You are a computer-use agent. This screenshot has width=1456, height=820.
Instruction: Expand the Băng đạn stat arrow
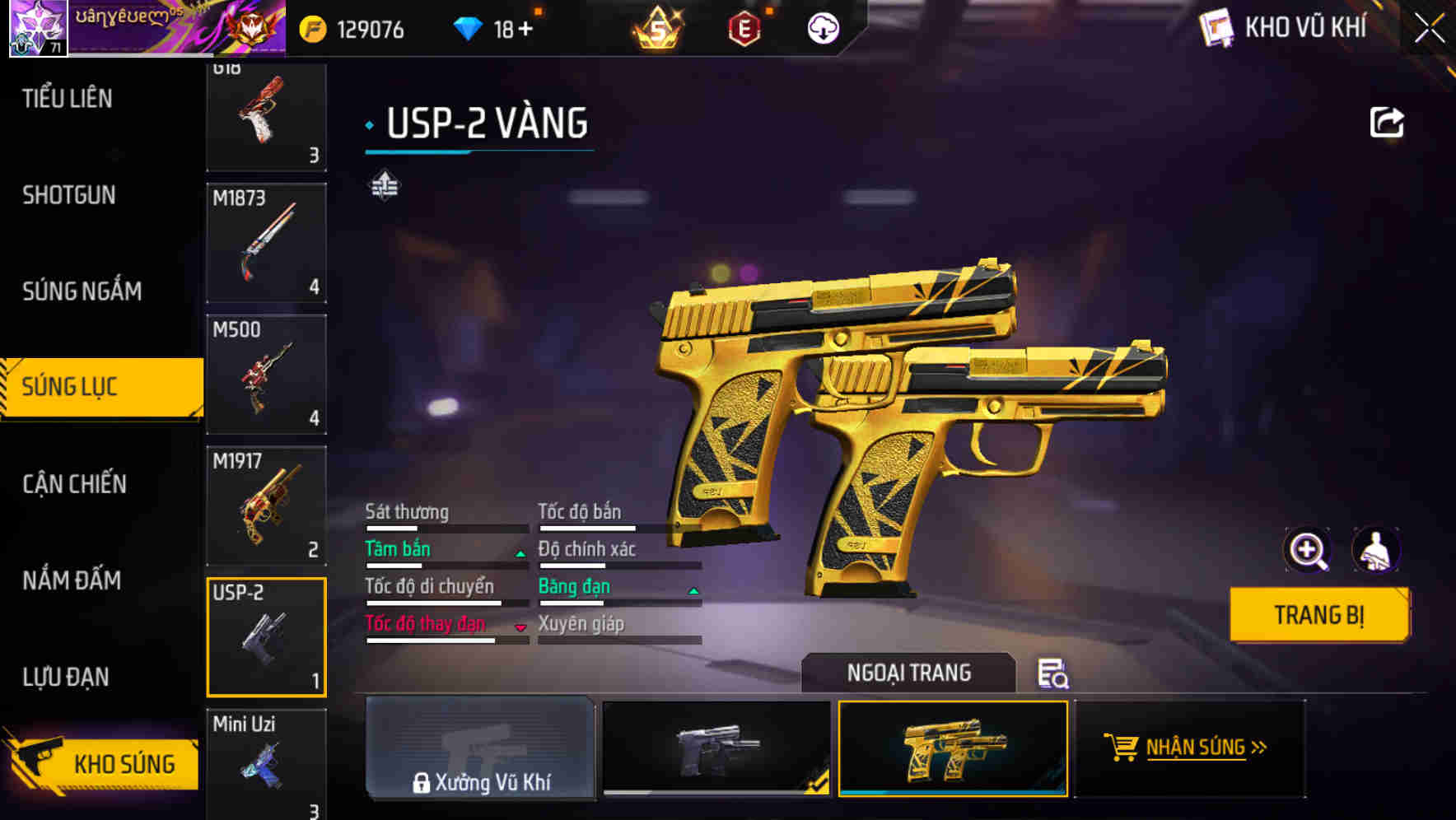point(693,590)
